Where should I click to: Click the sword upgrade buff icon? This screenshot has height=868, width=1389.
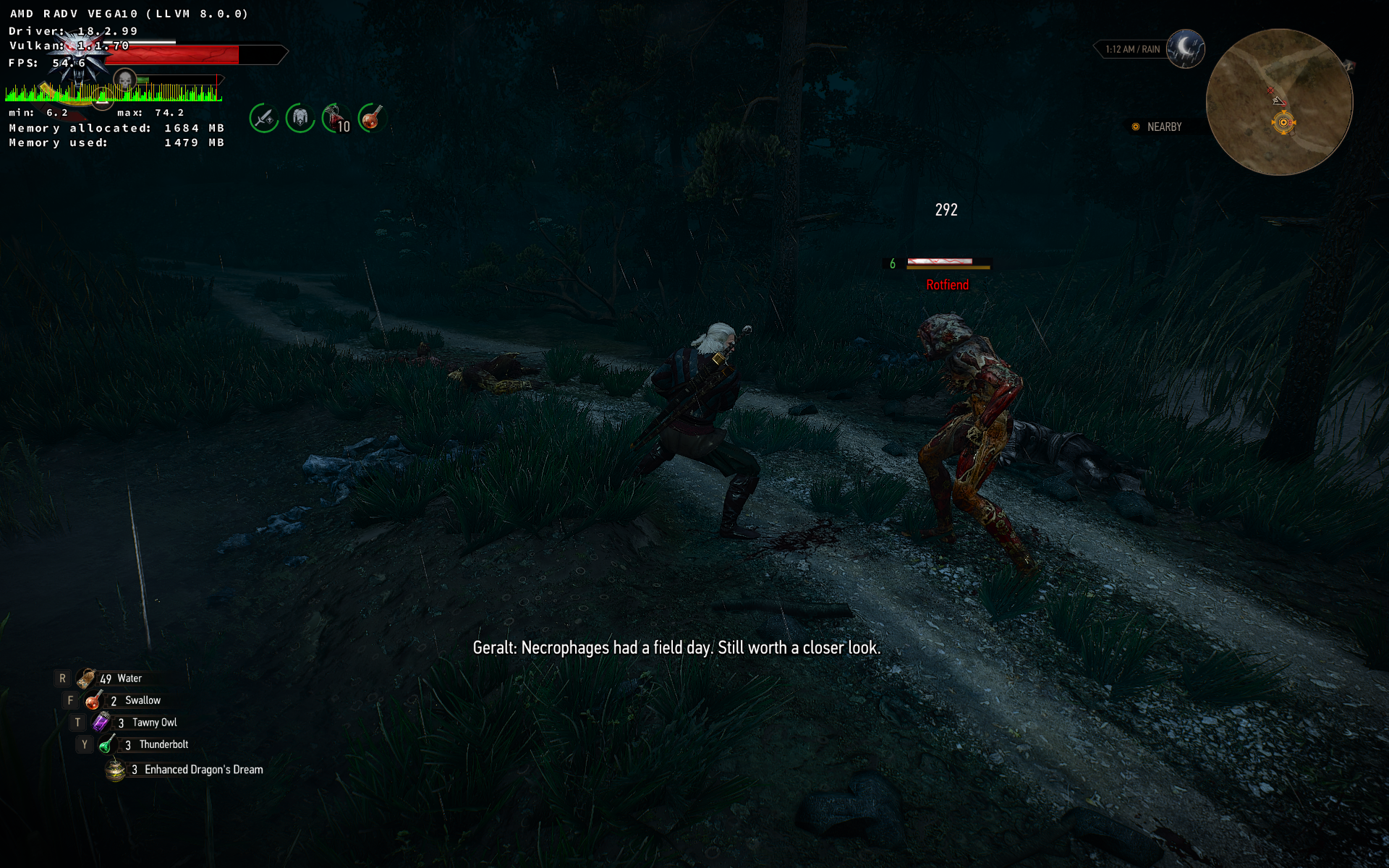(264, 118)
